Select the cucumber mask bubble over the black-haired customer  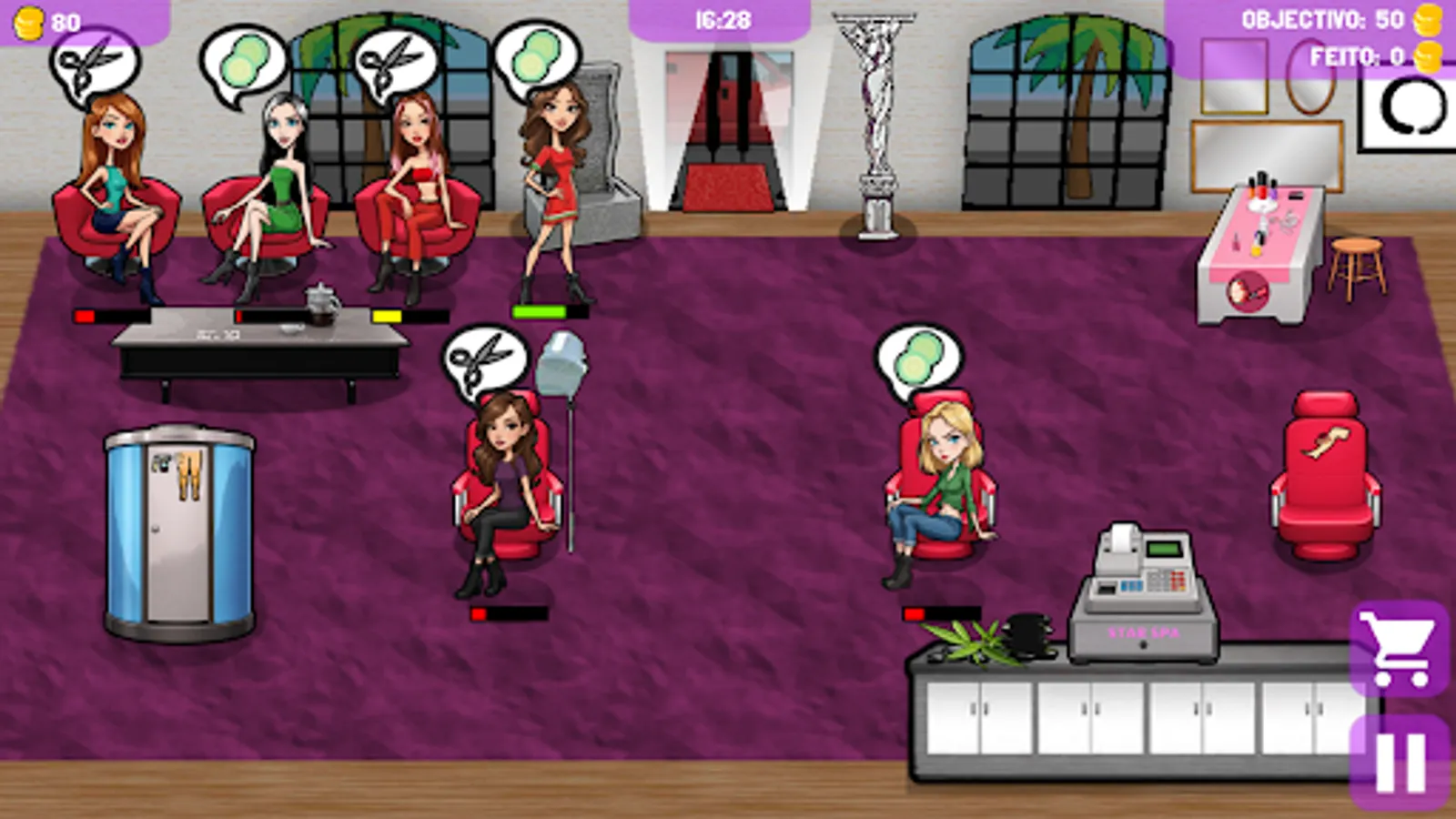coord(243,59)
